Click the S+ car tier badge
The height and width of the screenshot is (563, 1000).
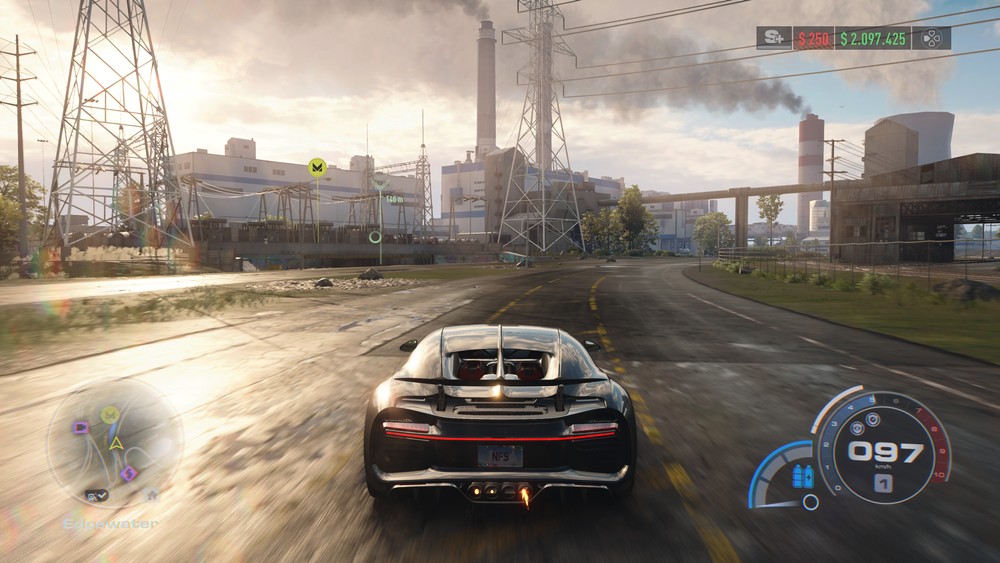[773, 38]
